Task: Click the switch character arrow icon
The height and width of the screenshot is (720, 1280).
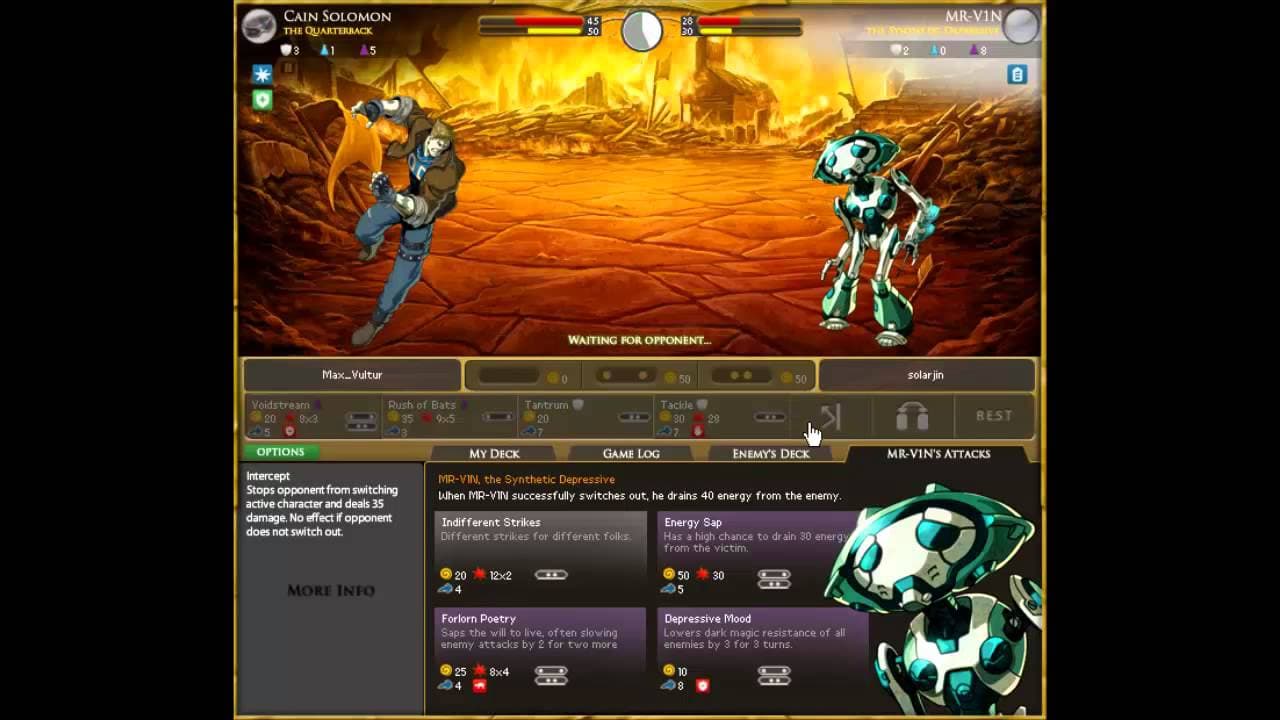Action: click(x=833, y=417)
